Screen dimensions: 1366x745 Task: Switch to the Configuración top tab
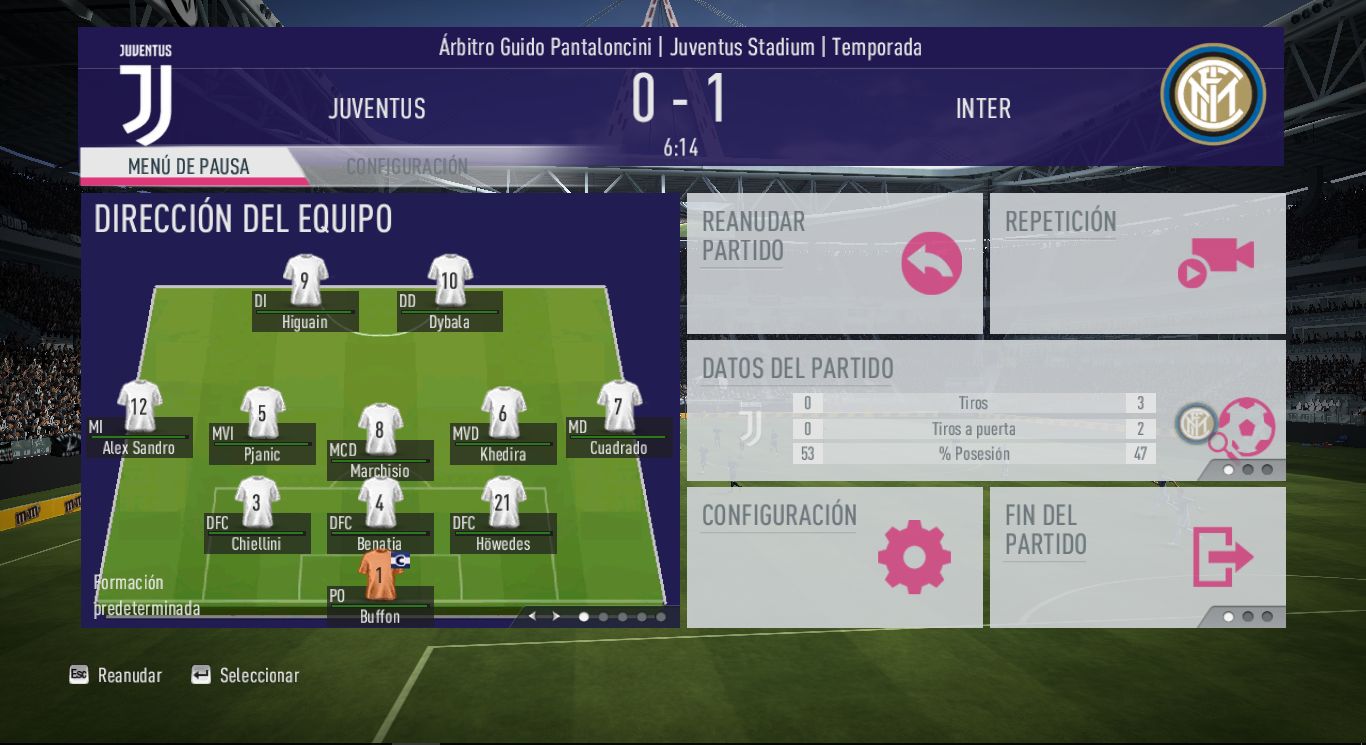coord(407,166)
